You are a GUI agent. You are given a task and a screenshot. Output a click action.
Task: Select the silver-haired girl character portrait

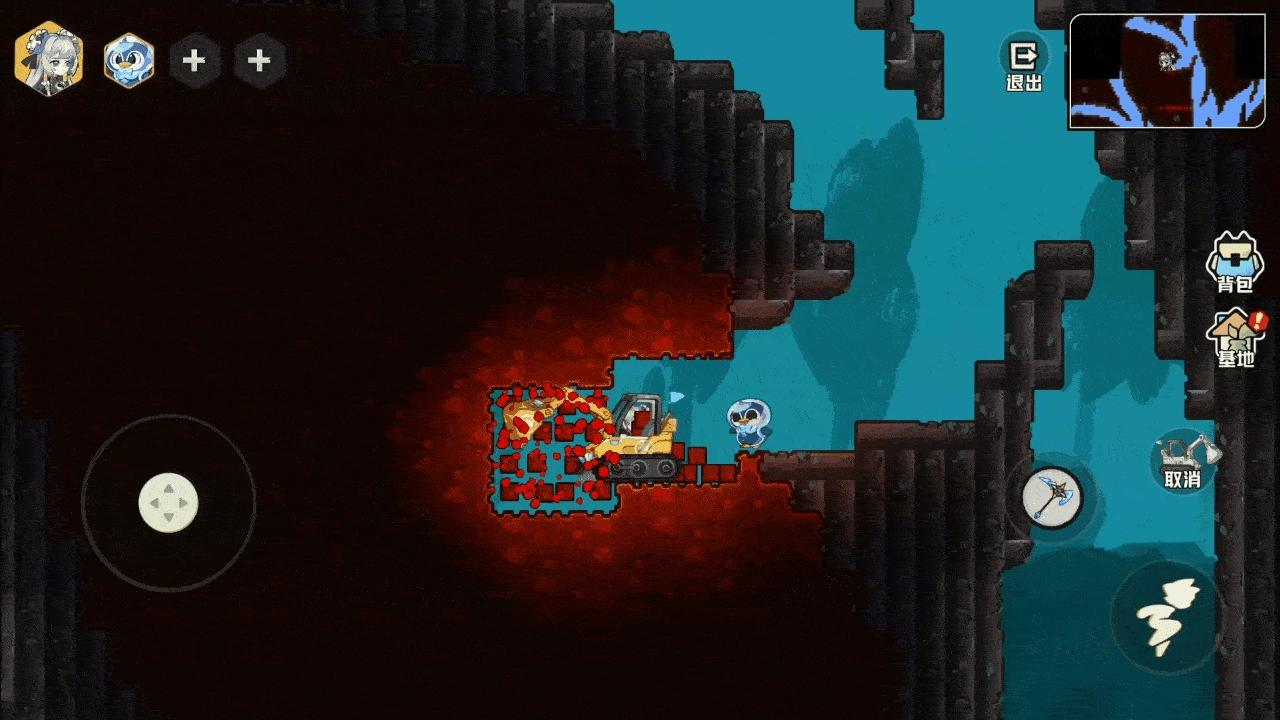pos(48,60)
